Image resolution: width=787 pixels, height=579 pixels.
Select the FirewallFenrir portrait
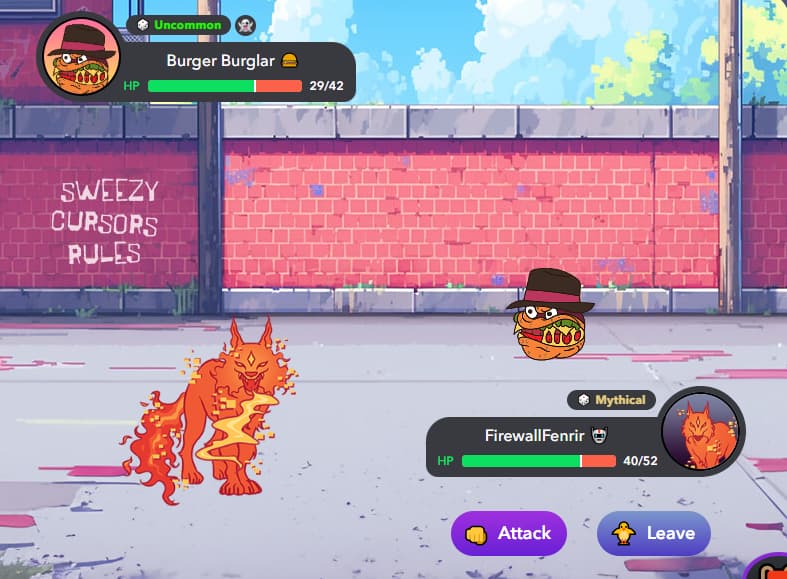pyautogui.click(x=703, y=430)
